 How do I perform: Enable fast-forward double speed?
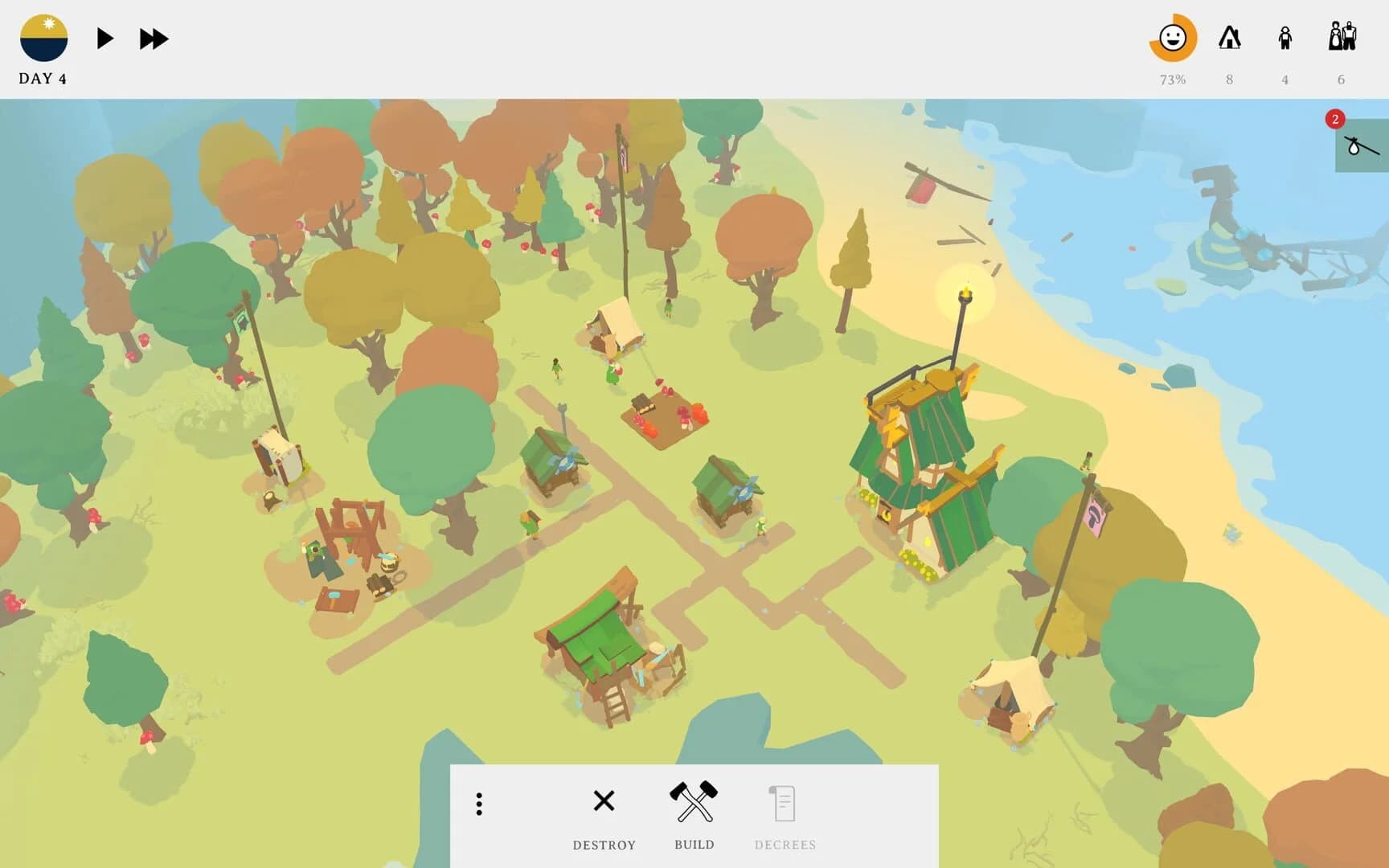click(153, 37)
